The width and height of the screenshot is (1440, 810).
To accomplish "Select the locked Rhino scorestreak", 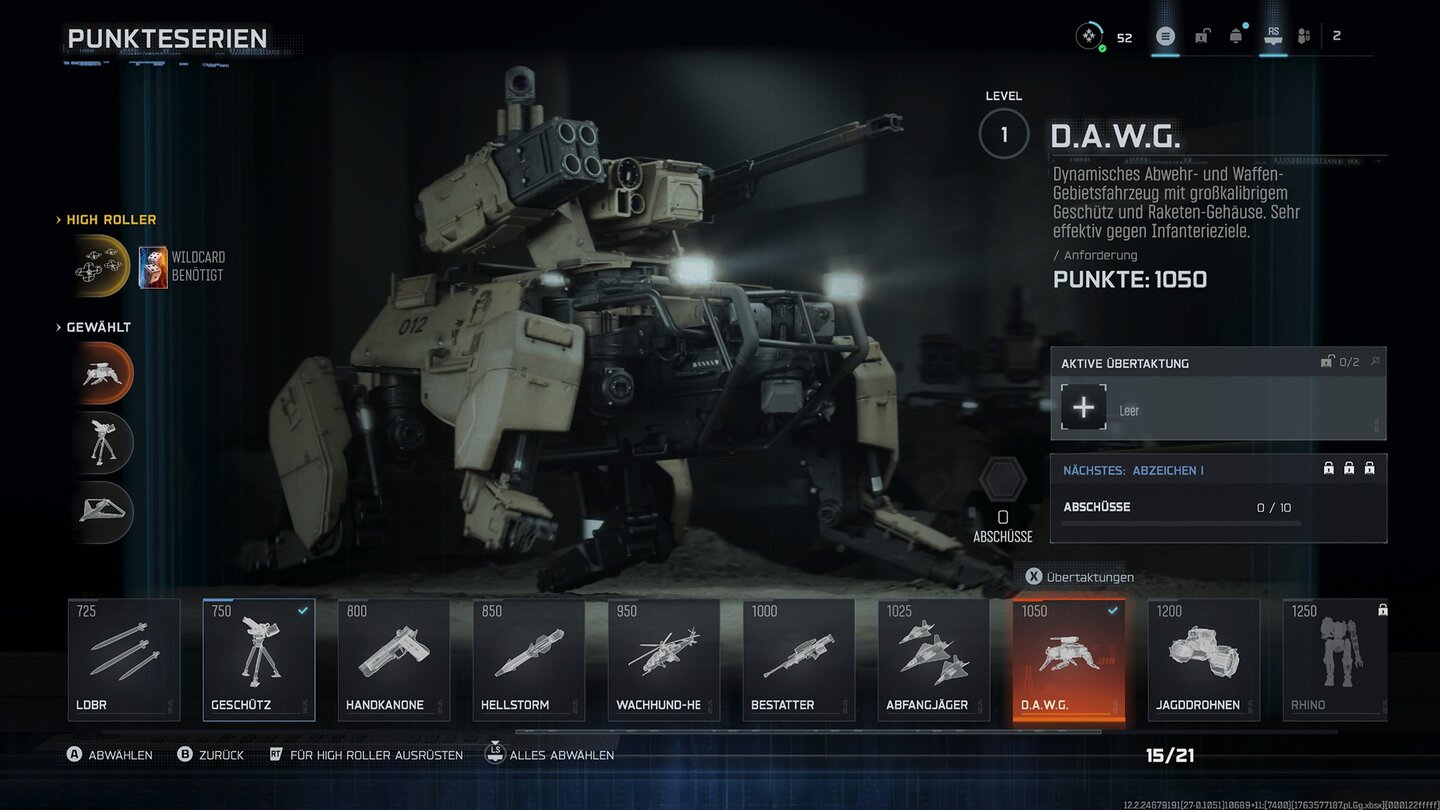I will point(1336,659).
